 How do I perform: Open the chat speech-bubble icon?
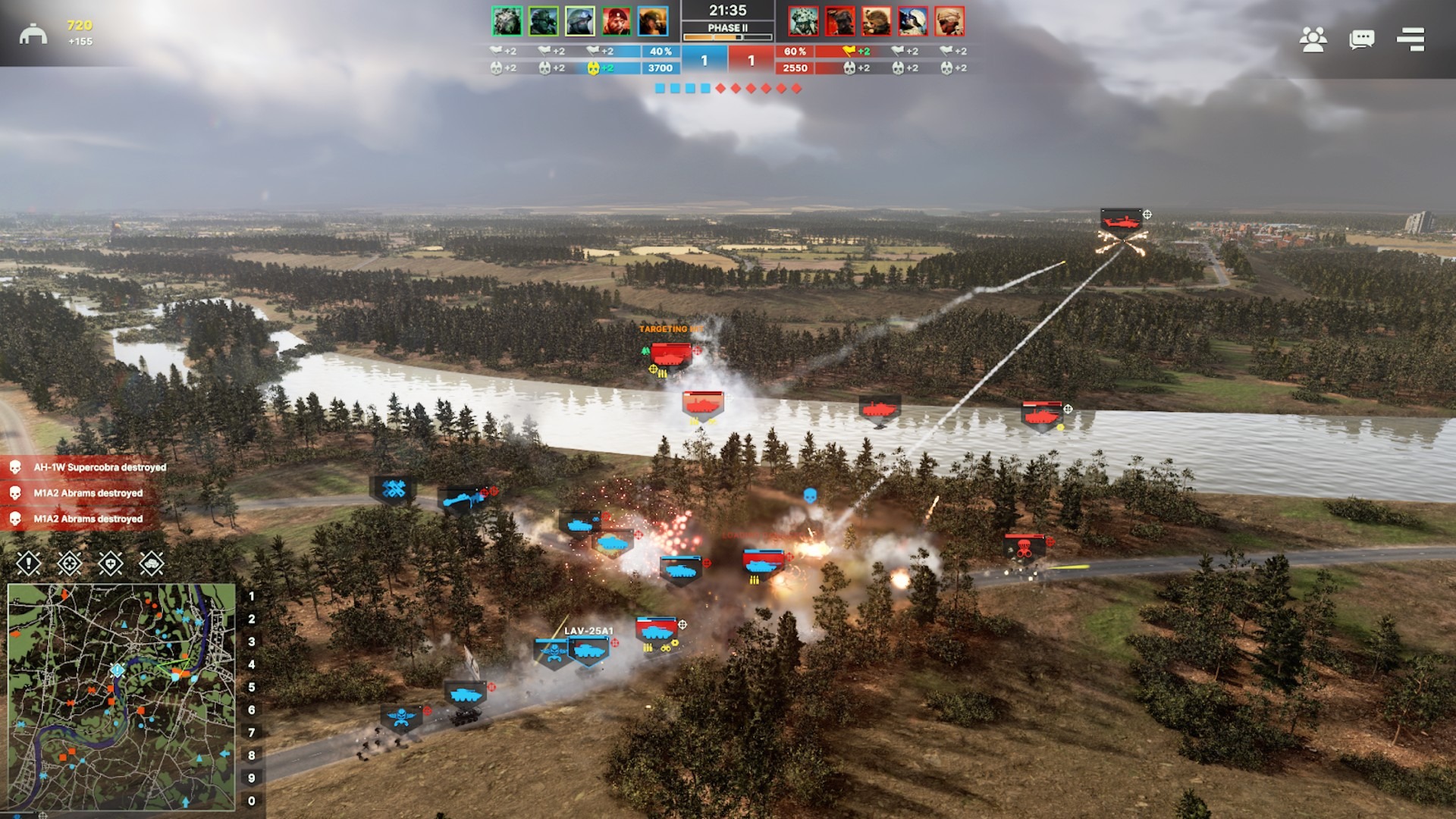[x=1361, y=39]
